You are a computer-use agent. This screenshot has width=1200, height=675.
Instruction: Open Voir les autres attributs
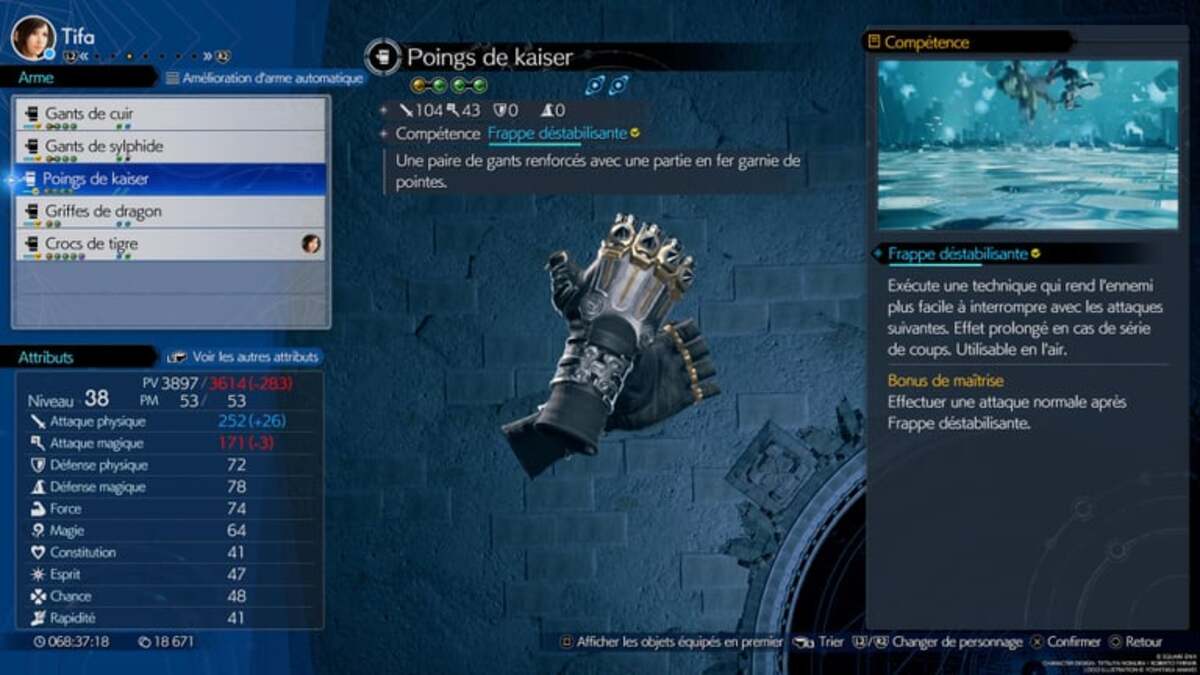coord(244,356)
